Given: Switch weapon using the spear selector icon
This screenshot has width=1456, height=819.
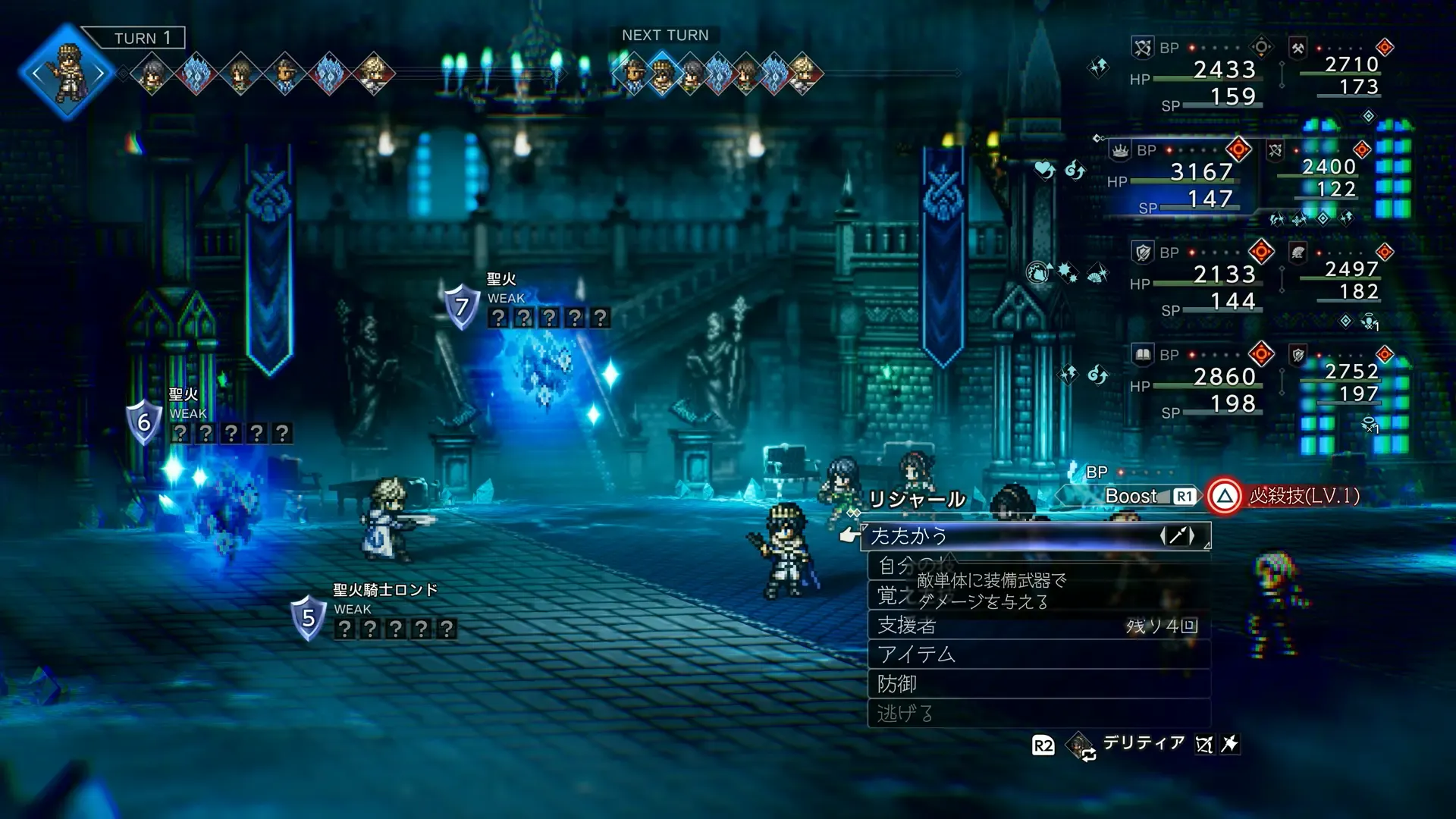Looking at the screenshot, I should coord(1177,536).
